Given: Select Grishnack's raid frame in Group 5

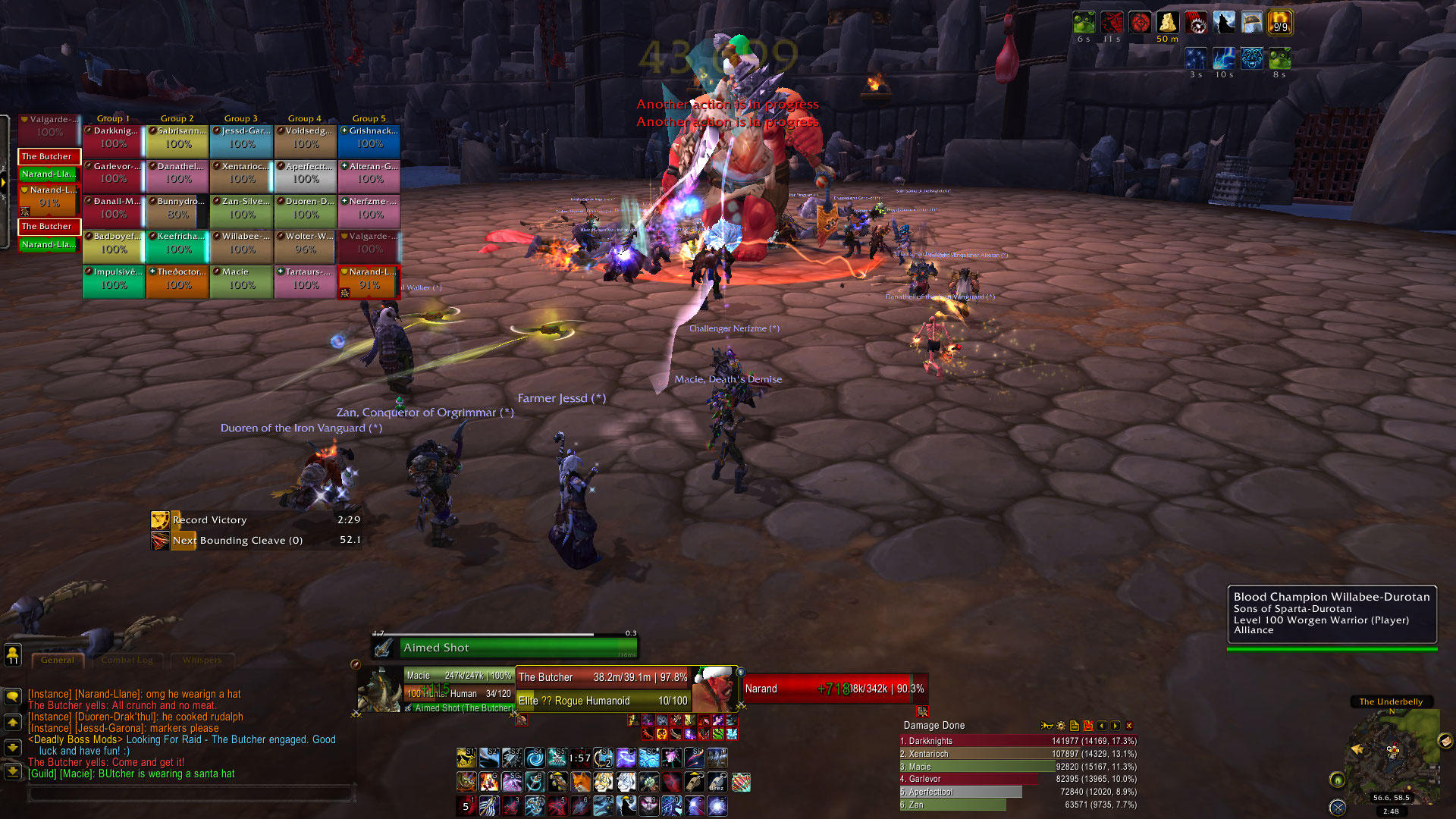Looking at the screenshot, I should coord(369,138).
